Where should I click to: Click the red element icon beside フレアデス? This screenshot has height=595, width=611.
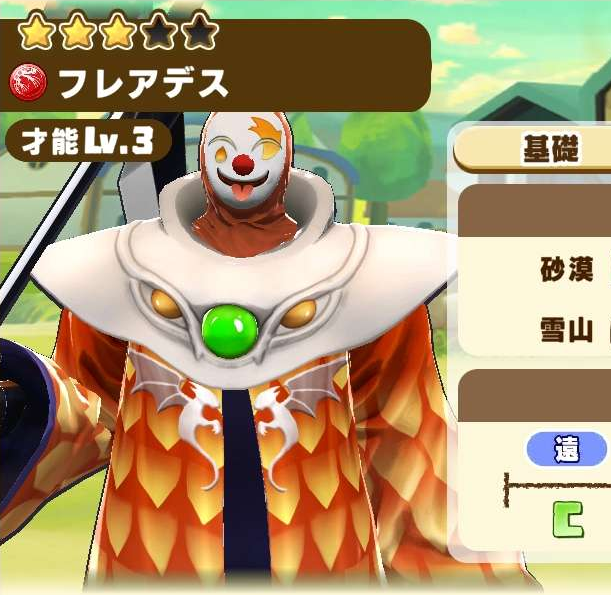(x=29, y=85)
